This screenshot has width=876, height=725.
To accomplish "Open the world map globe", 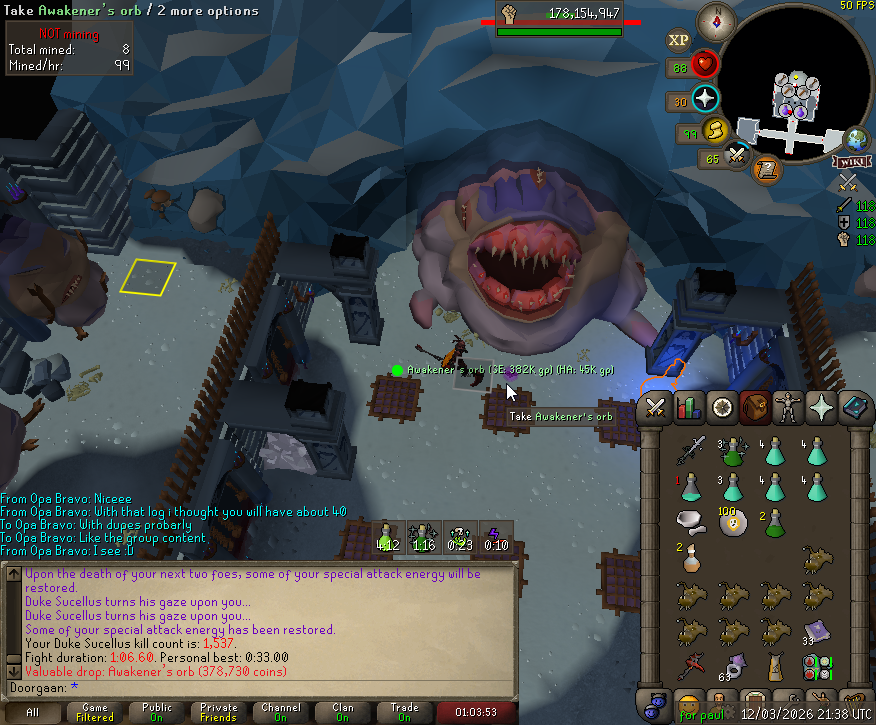I will (x=856, y=138).
